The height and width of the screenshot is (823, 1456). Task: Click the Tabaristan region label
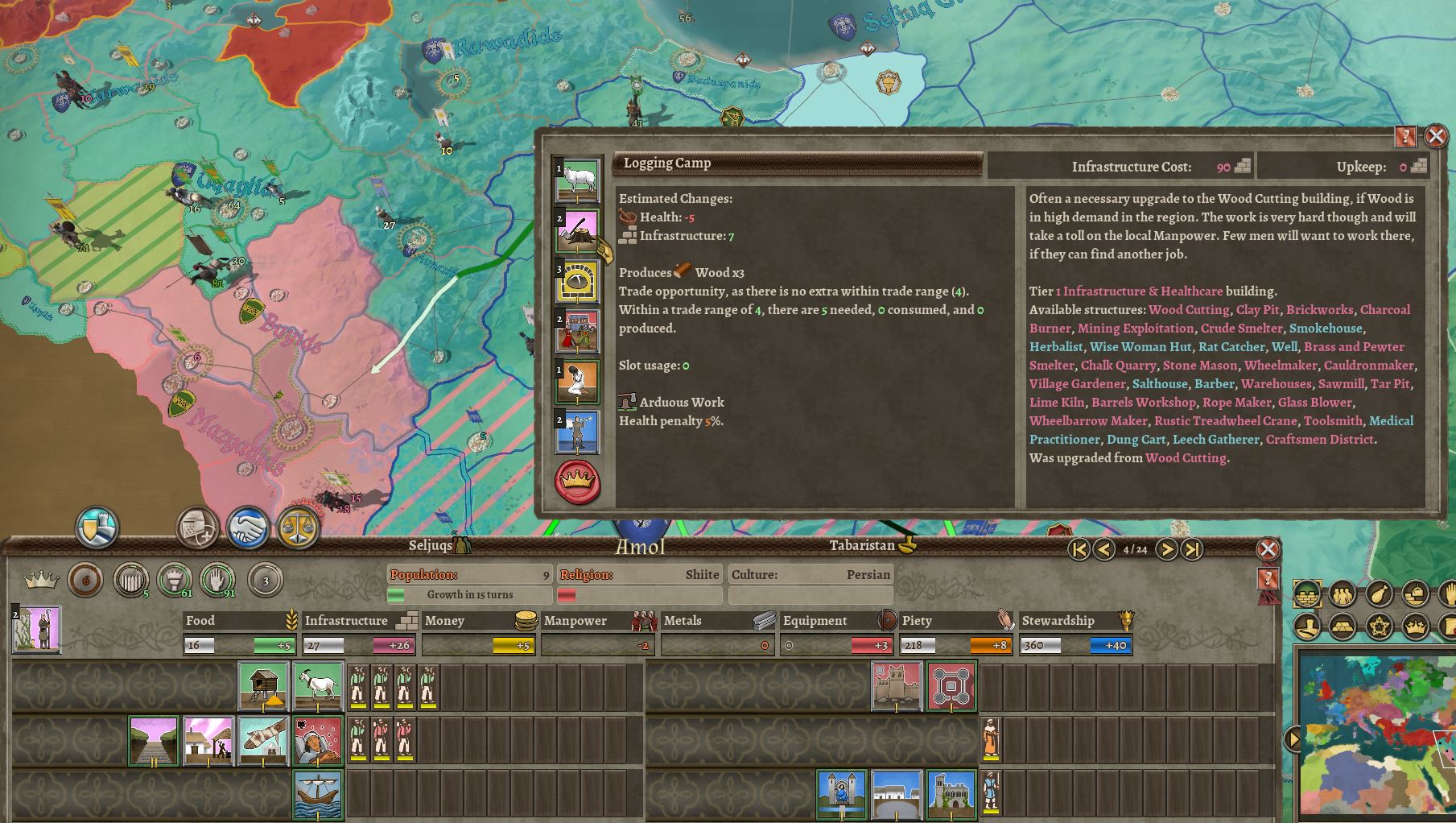[x=861, y=545]
